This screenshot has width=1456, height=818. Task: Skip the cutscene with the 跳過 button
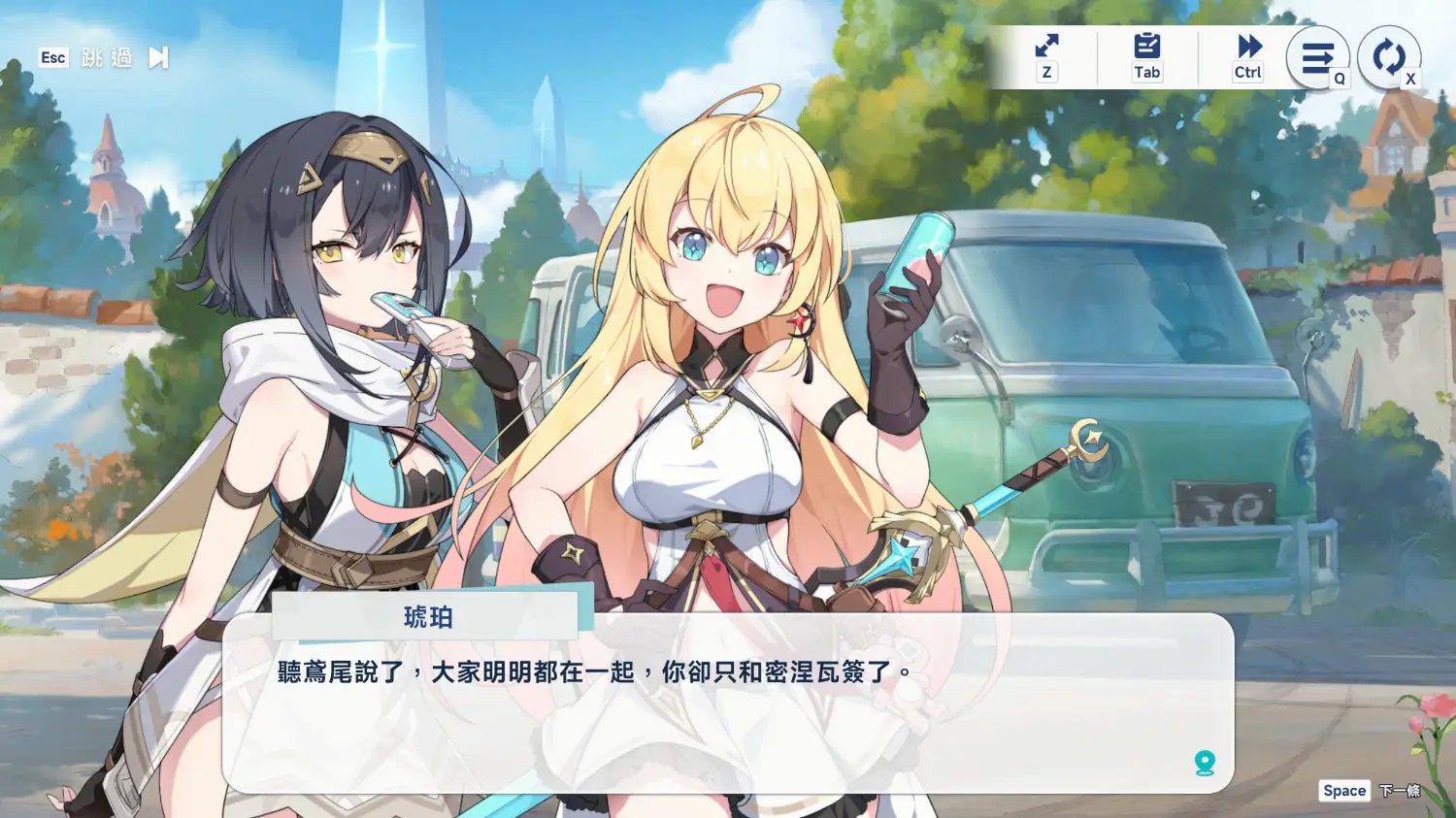tap(107, 58)
